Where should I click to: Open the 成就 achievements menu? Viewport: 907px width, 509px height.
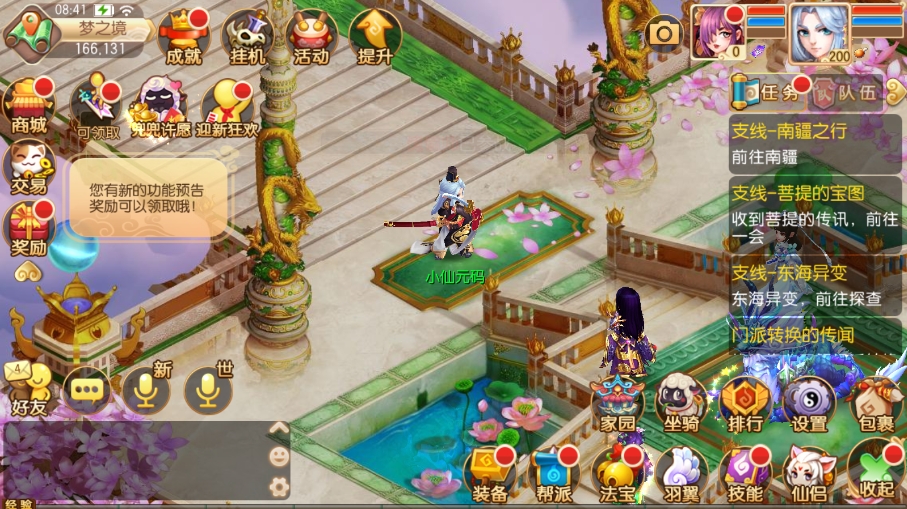click(184, 38)
